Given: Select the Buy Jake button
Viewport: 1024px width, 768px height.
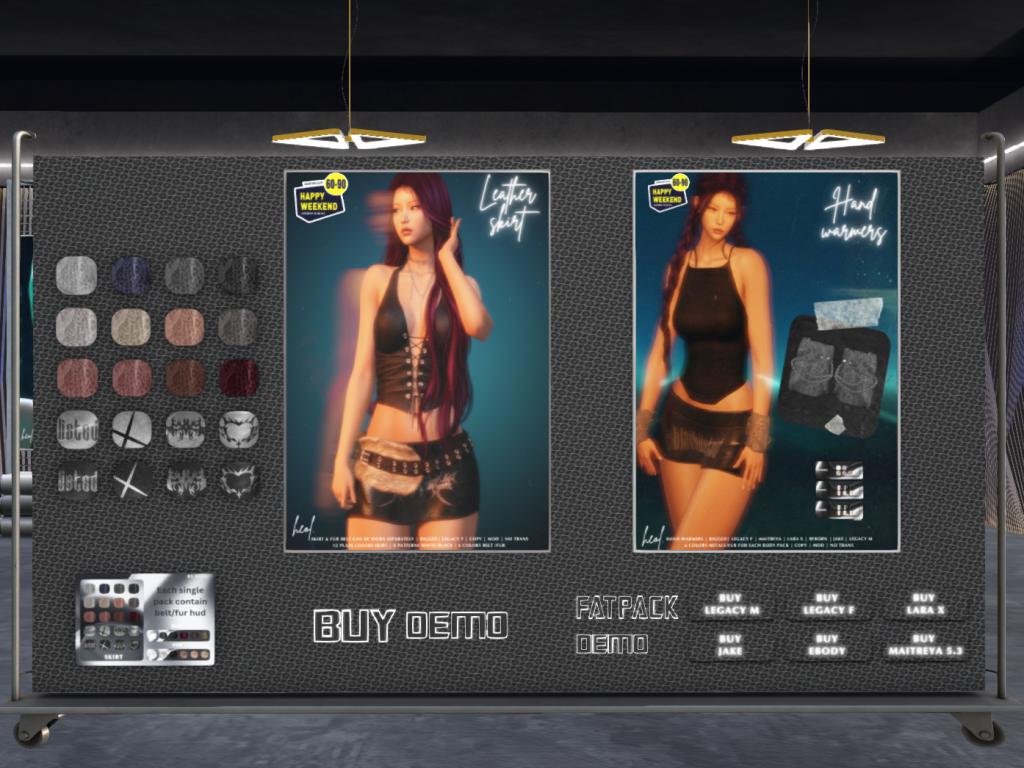Looking at the screenshot, I should coord(730,646).
